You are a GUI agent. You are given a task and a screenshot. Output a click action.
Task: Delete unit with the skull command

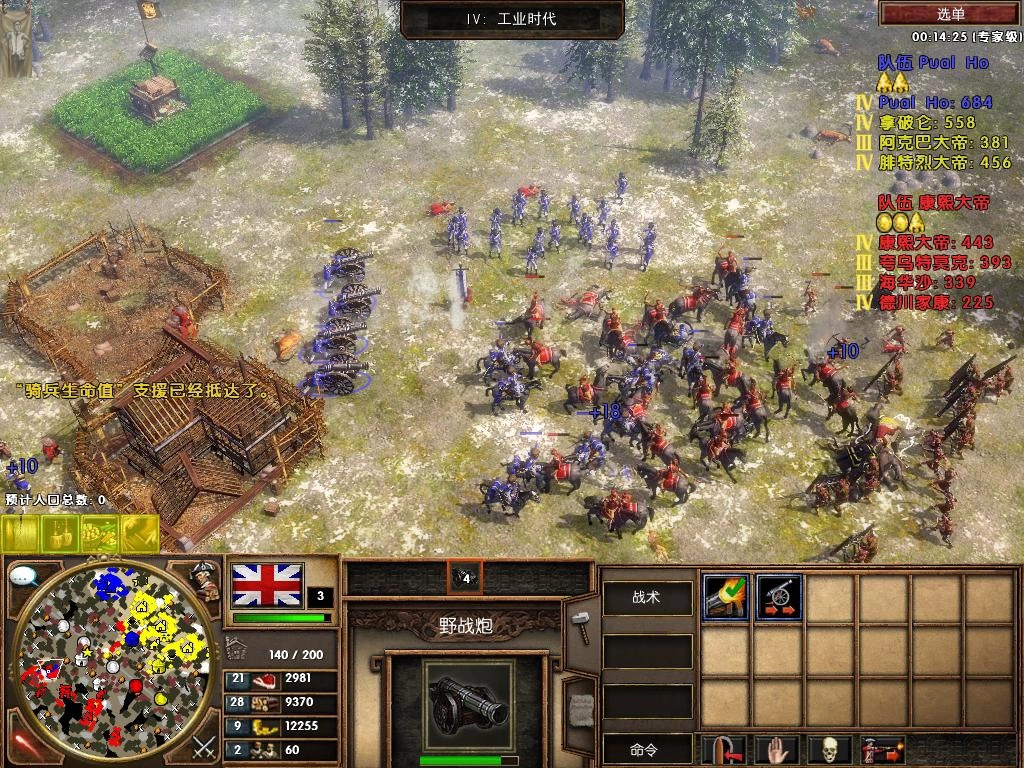pyautogui.click(x=831, y=748)
